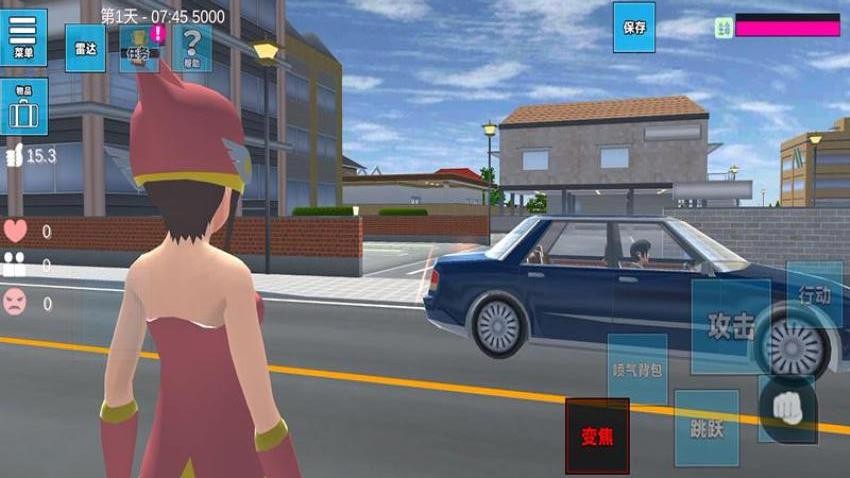Hit the 攻击 attack button
850x478 pixels.
731,327
